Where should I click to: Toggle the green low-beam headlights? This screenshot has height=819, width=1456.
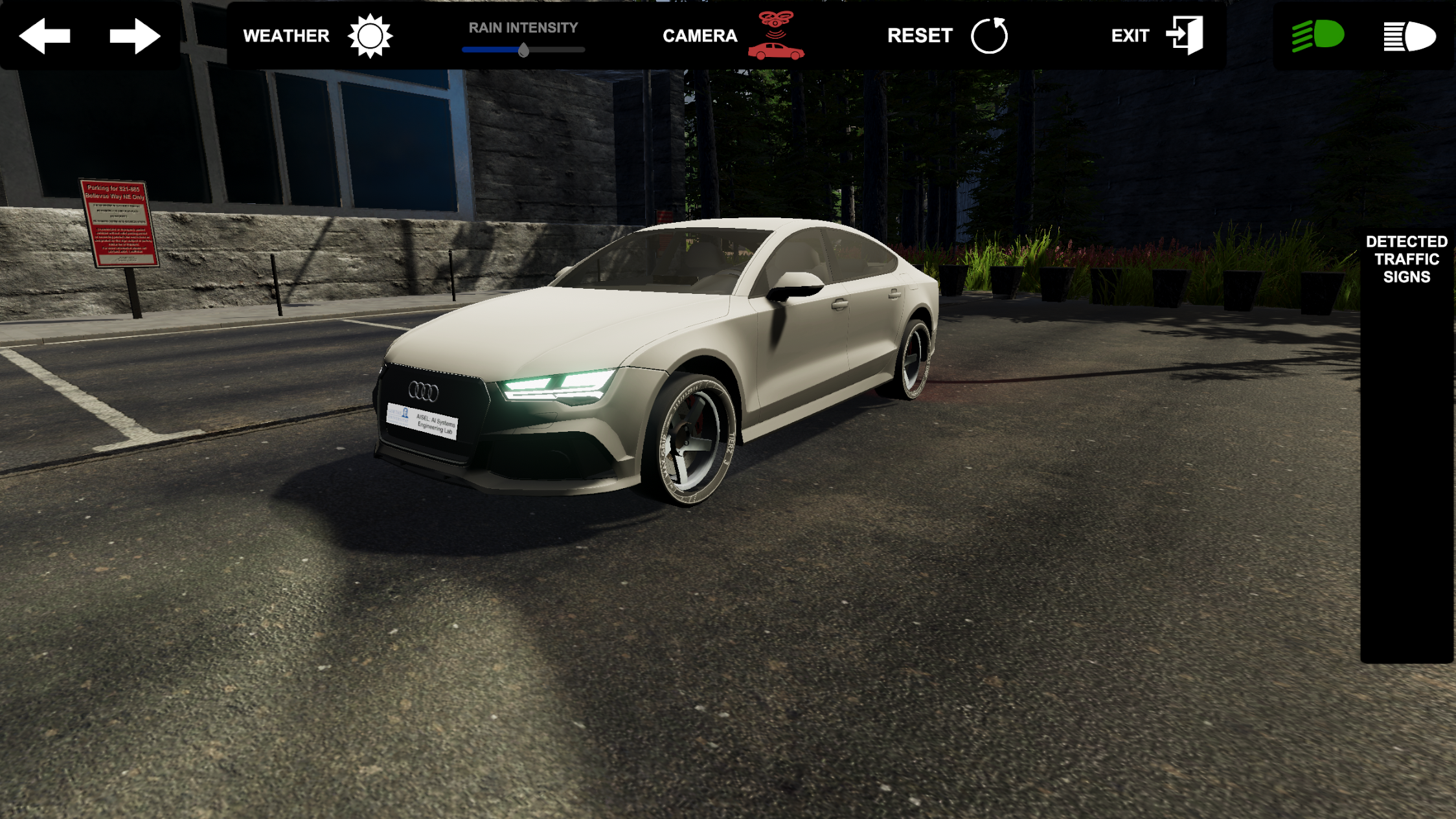pyautogui.click(x=1318, y=36)
